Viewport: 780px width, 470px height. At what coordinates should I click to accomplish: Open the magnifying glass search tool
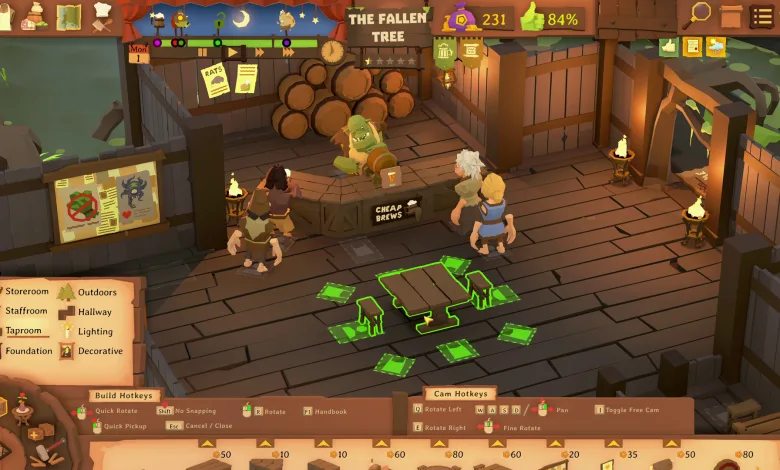pos(700,14)
